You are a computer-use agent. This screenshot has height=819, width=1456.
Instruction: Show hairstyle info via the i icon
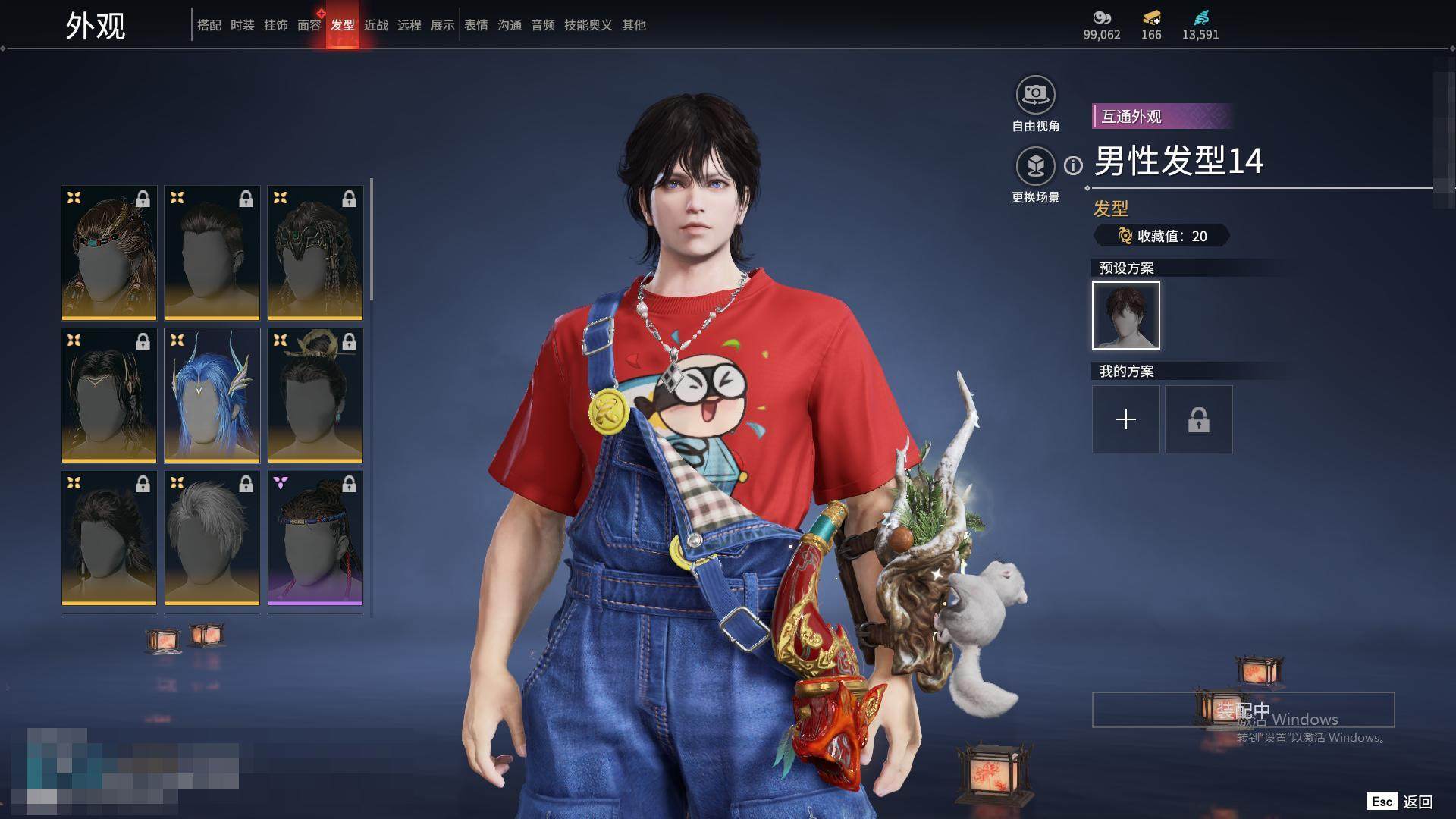click(x=1073, y=165)
